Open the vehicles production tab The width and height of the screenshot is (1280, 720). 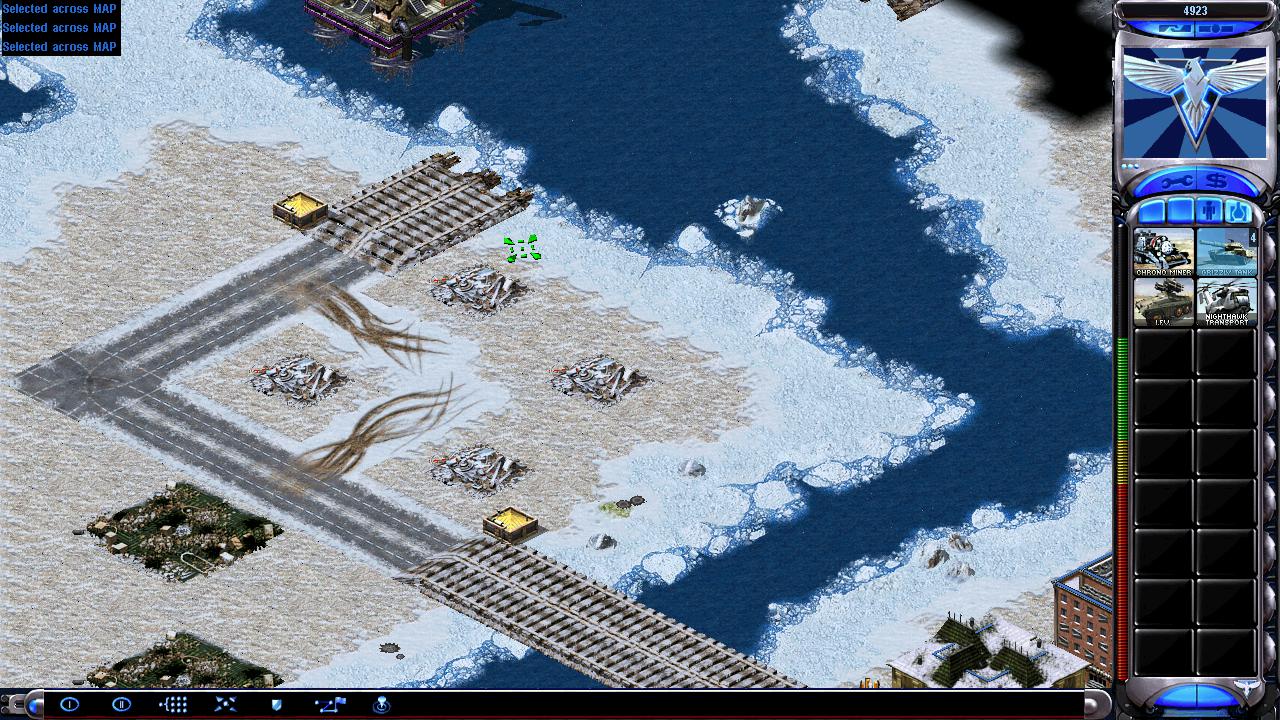1237,212
